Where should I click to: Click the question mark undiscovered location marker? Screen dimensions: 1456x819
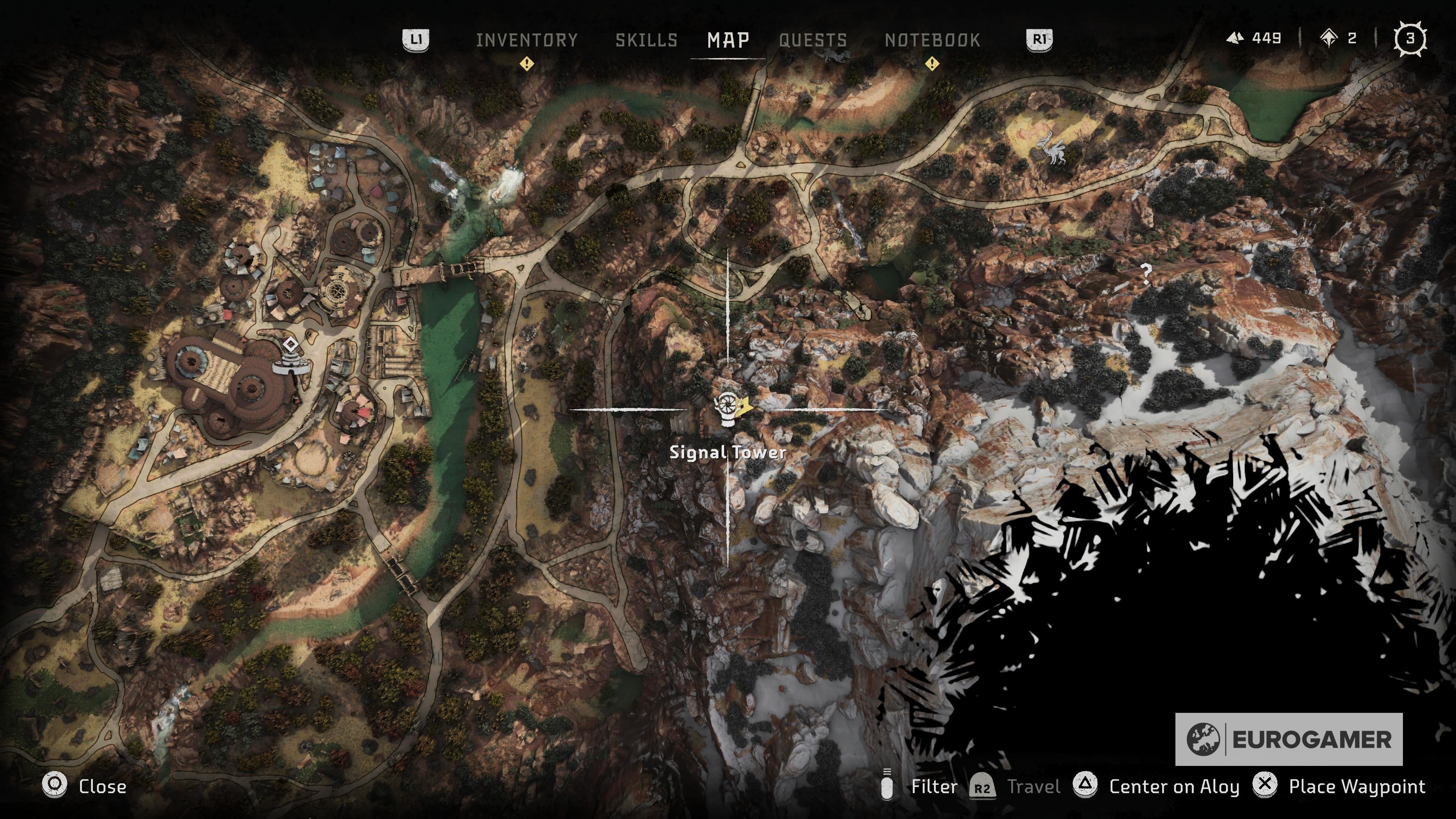(x=1146, y=274)
